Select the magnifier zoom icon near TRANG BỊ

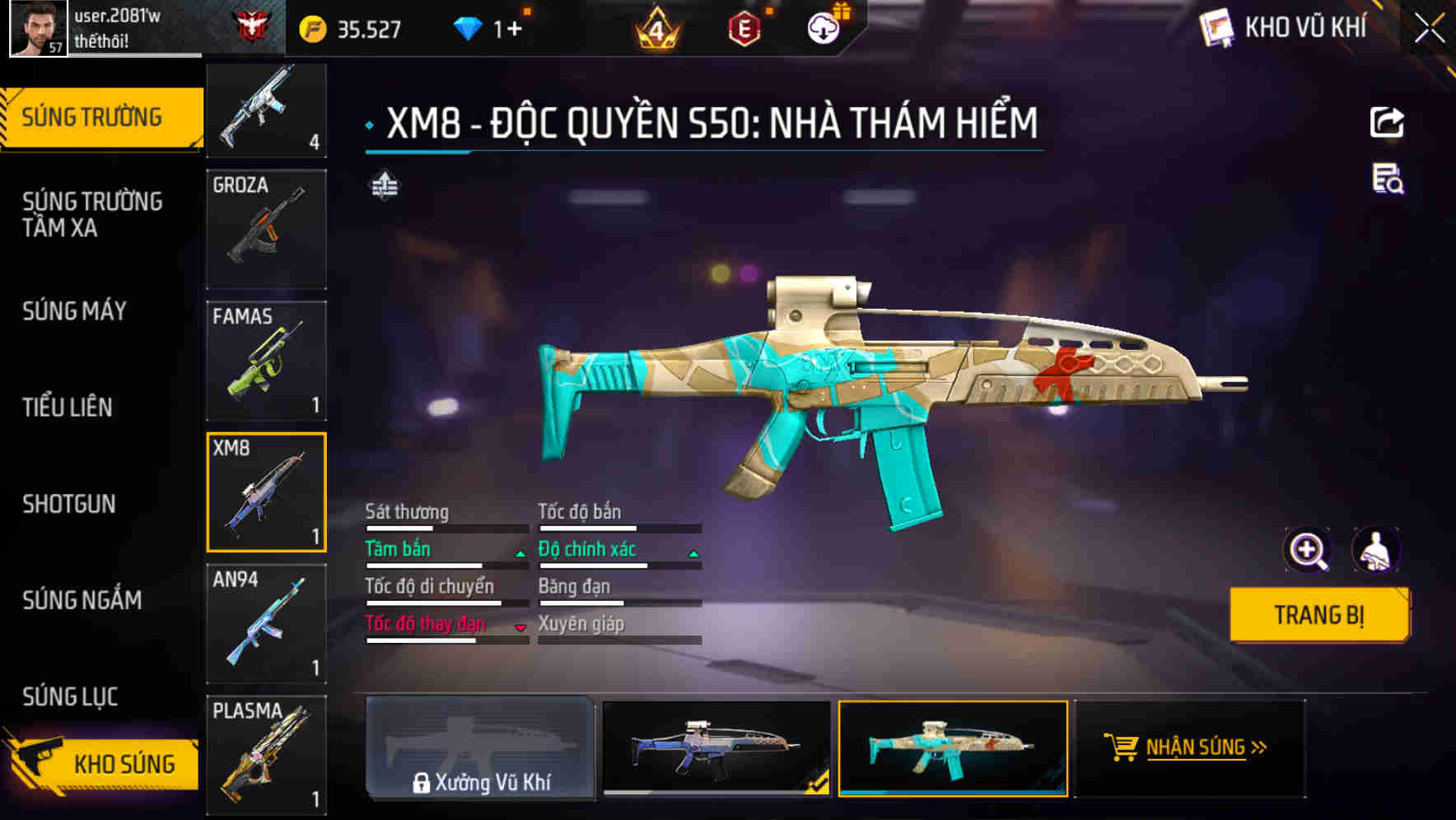[x=1308, y=550]
